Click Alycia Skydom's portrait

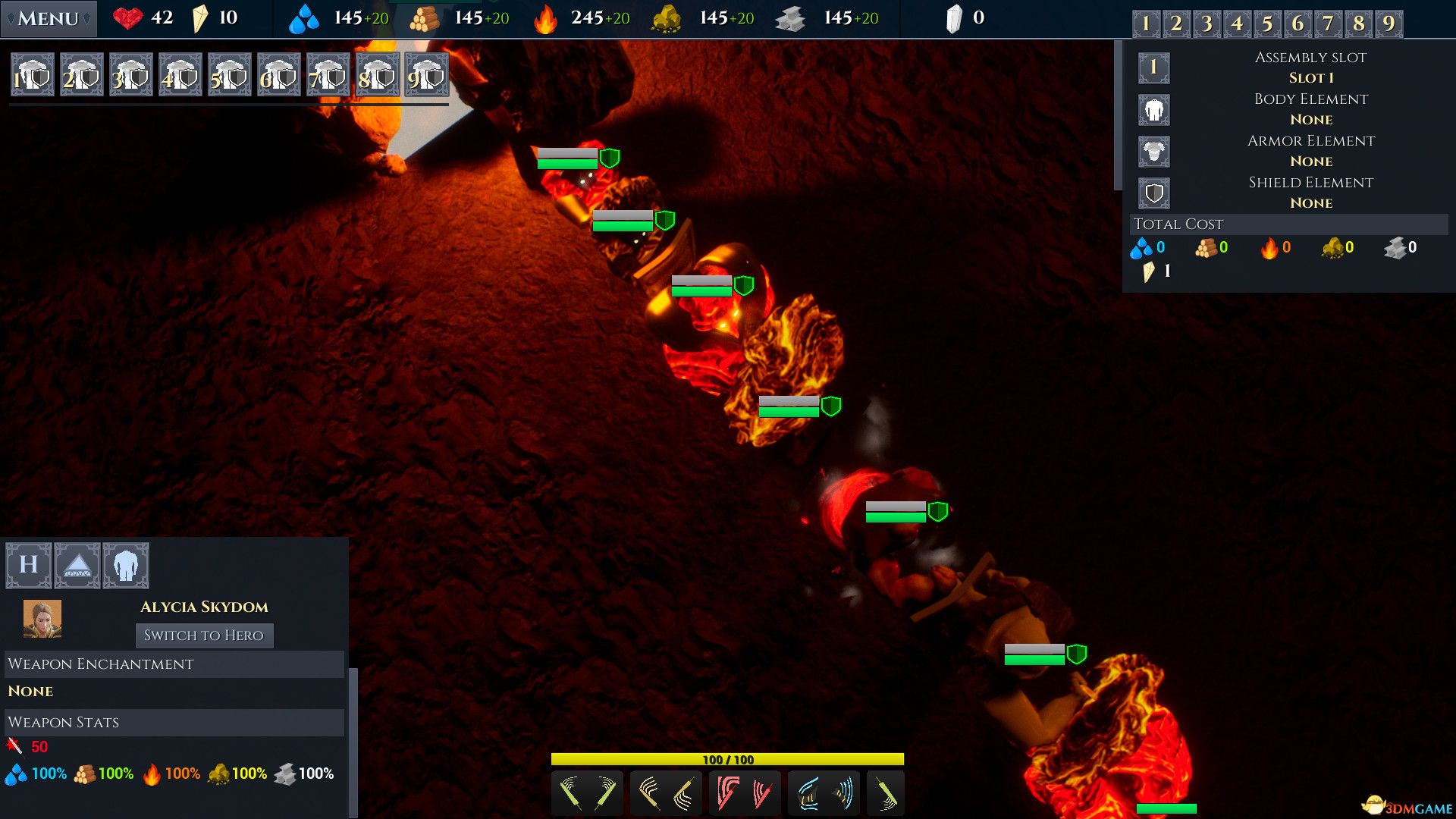coord(42,619)
